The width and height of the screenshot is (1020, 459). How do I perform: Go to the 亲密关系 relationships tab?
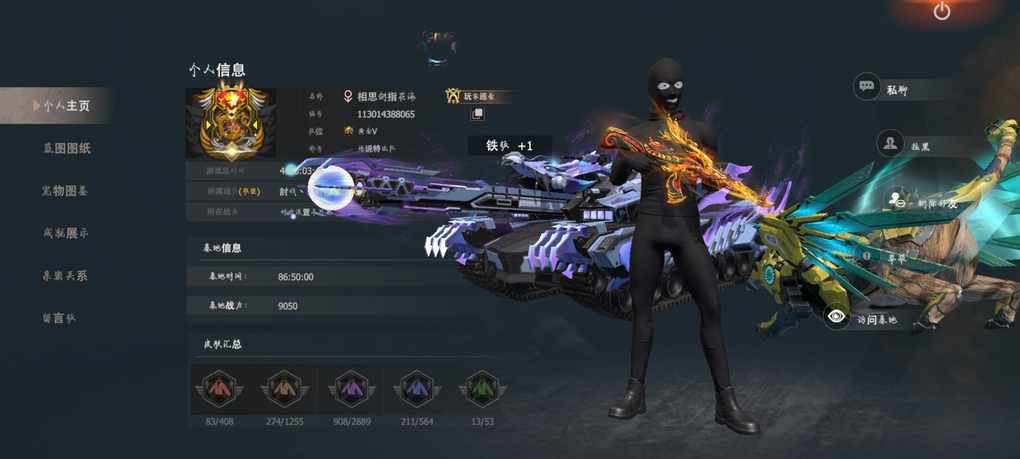point(65,275)
